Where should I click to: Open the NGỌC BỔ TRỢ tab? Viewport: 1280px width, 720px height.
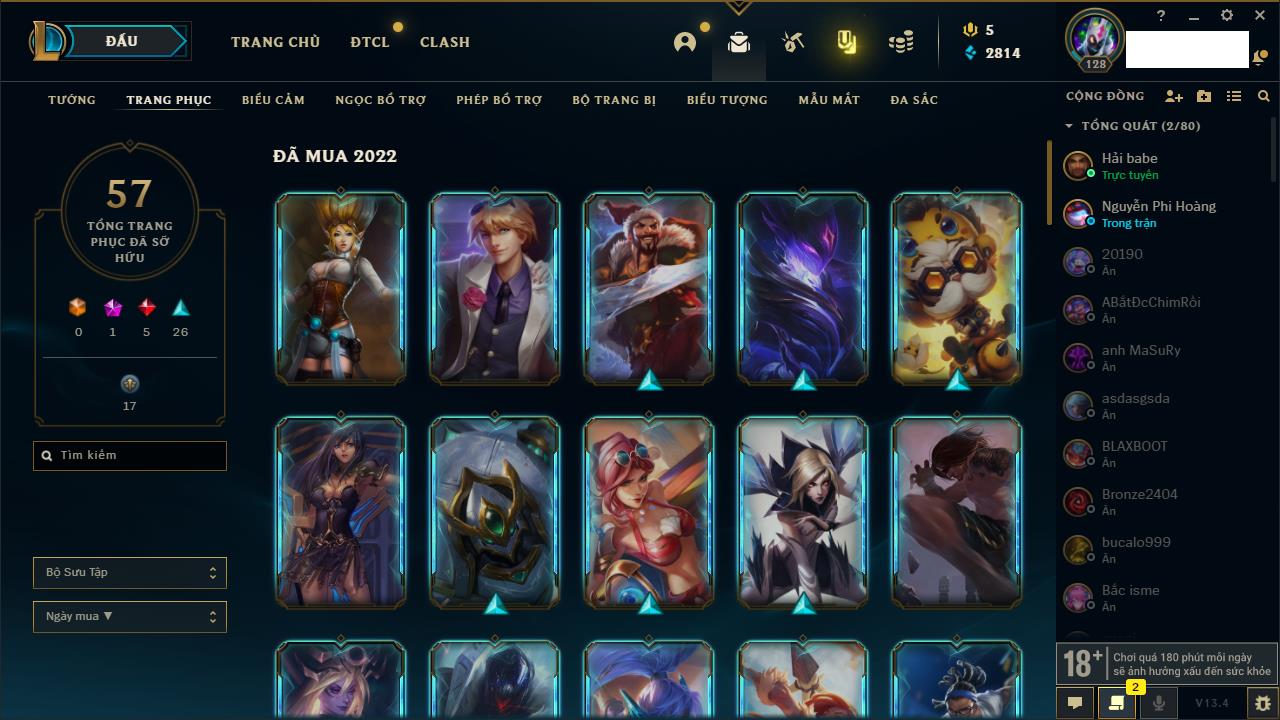point(380,100)
